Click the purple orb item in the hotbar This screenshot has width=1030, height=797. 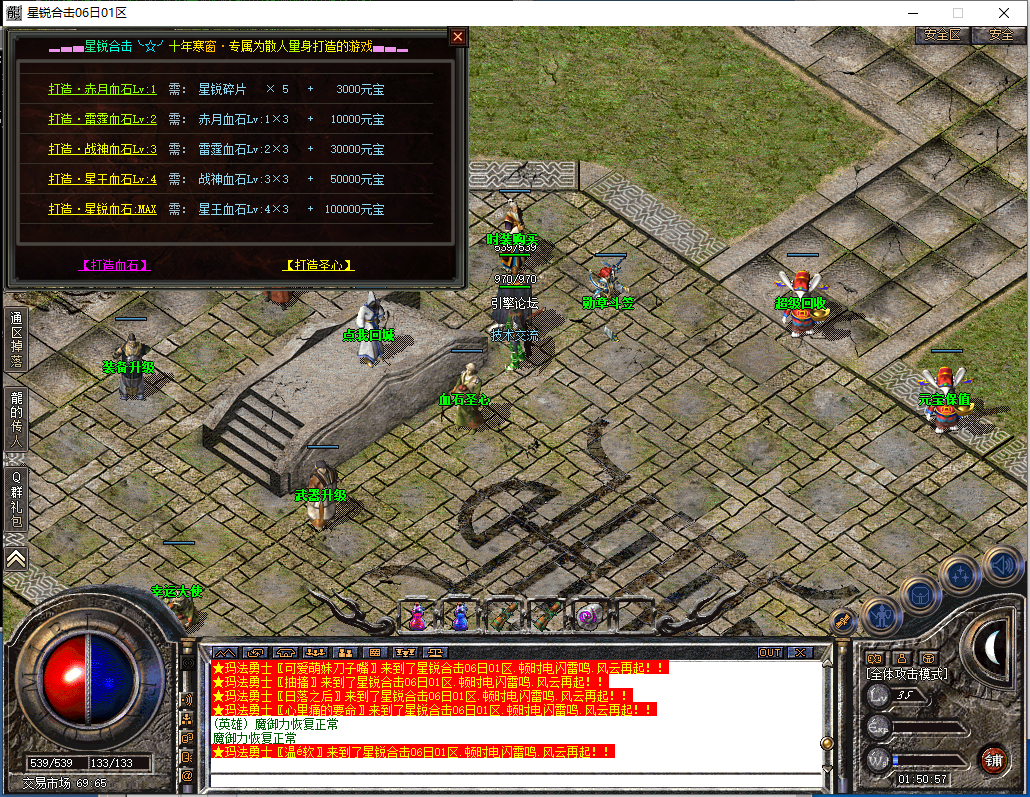(x=587, y=614)
